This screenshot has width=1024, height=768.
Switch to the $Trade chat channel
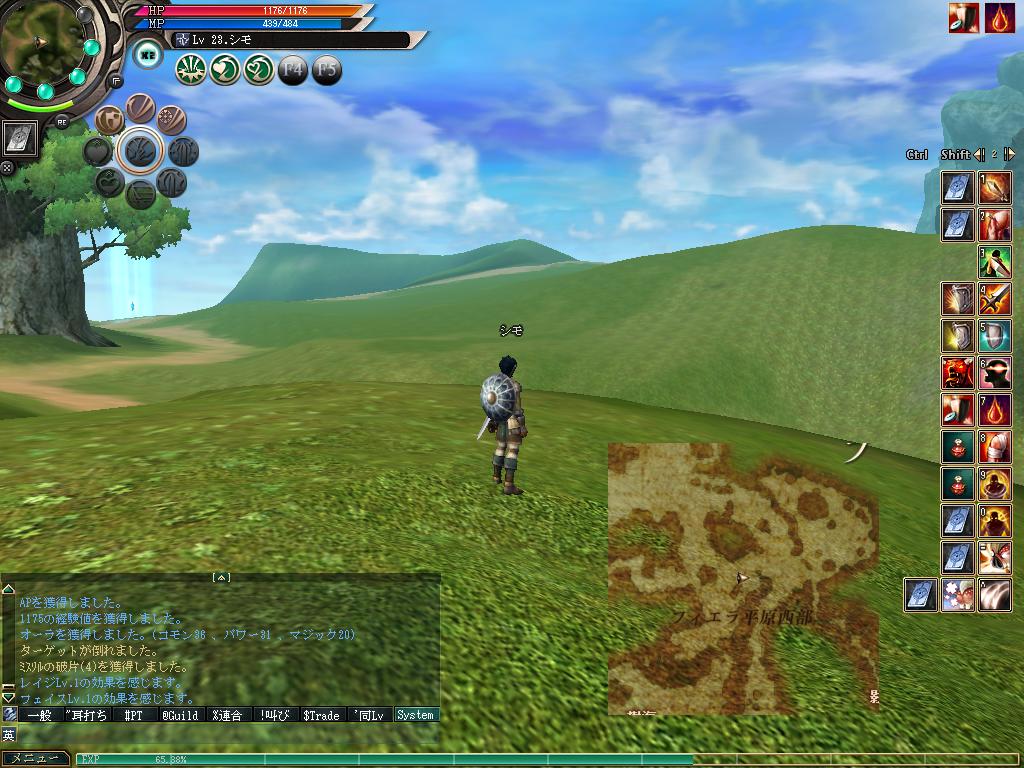point(321,715)
